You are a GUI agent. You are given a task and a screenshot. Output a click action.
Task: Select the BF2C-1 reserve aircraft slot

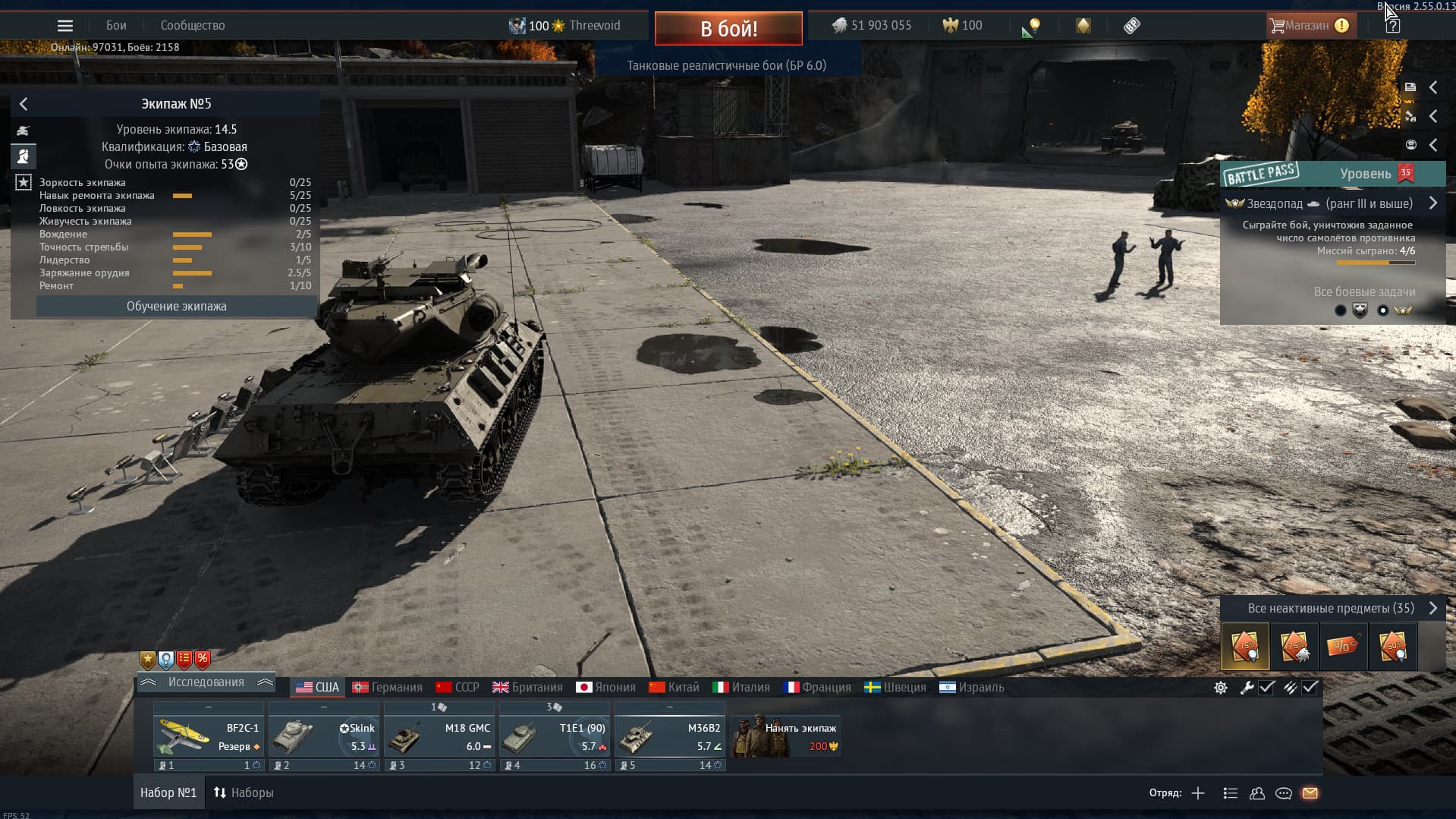point(209,737)
